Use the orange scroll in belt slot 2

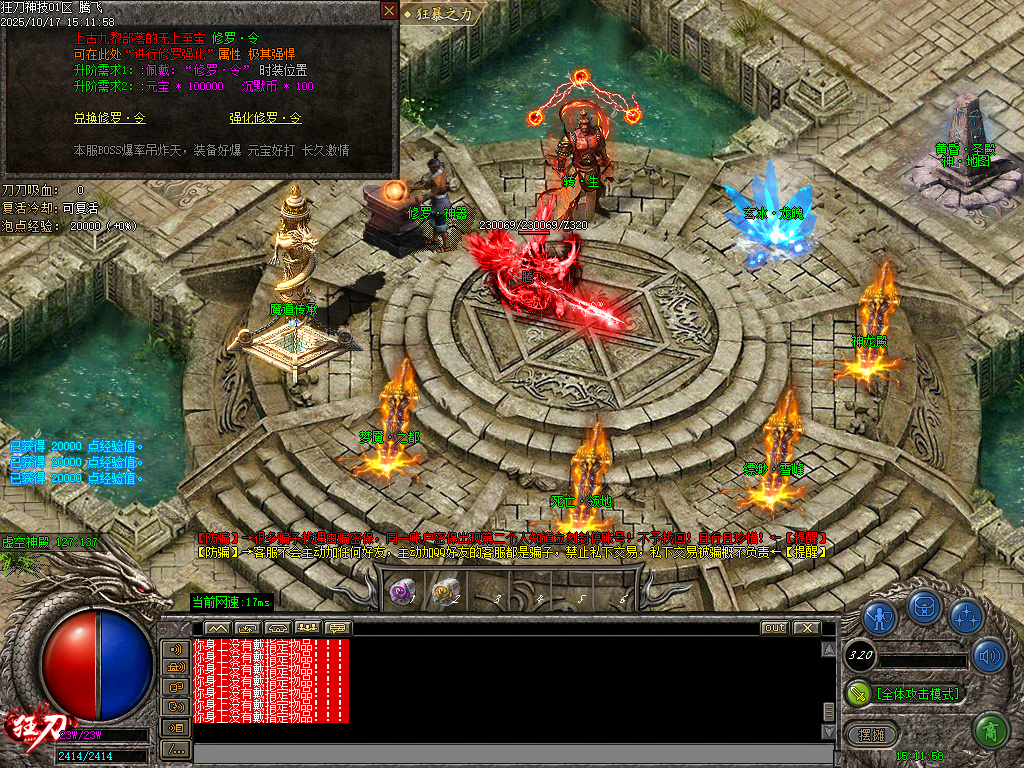tap(445, 592)
